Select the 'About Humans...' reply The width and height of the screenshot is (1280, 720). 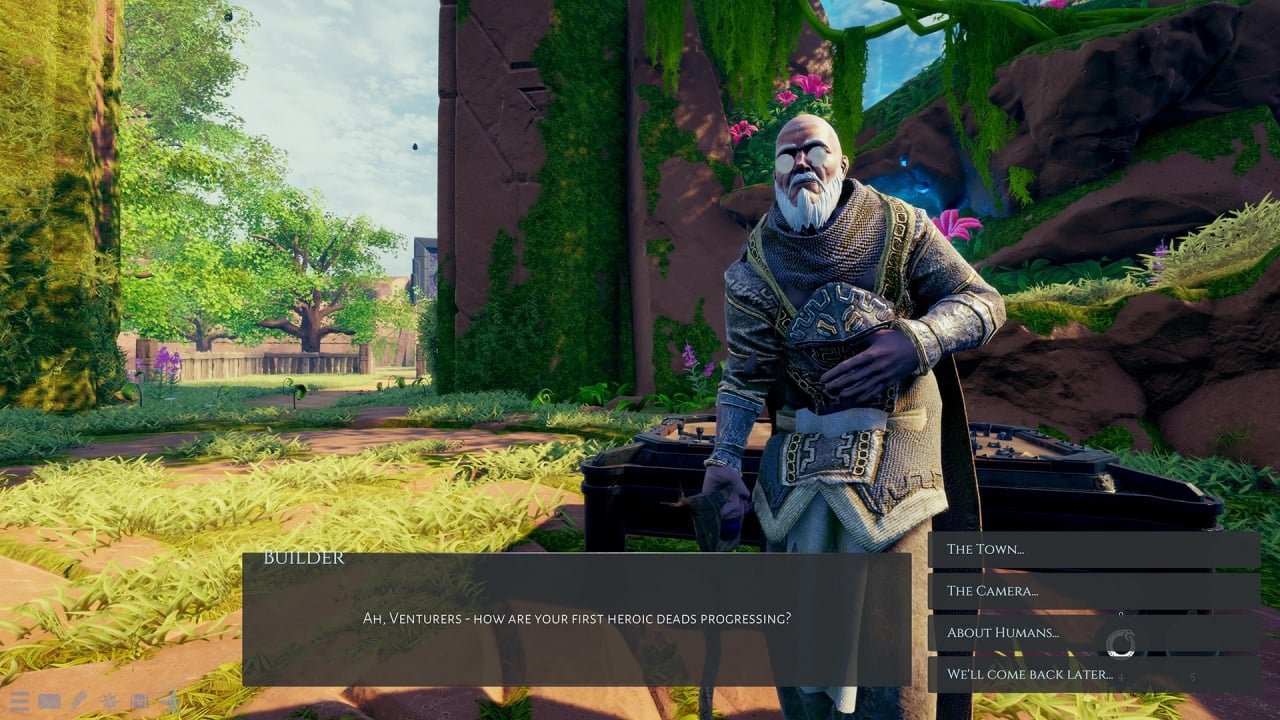click(x=1093, y=633)
